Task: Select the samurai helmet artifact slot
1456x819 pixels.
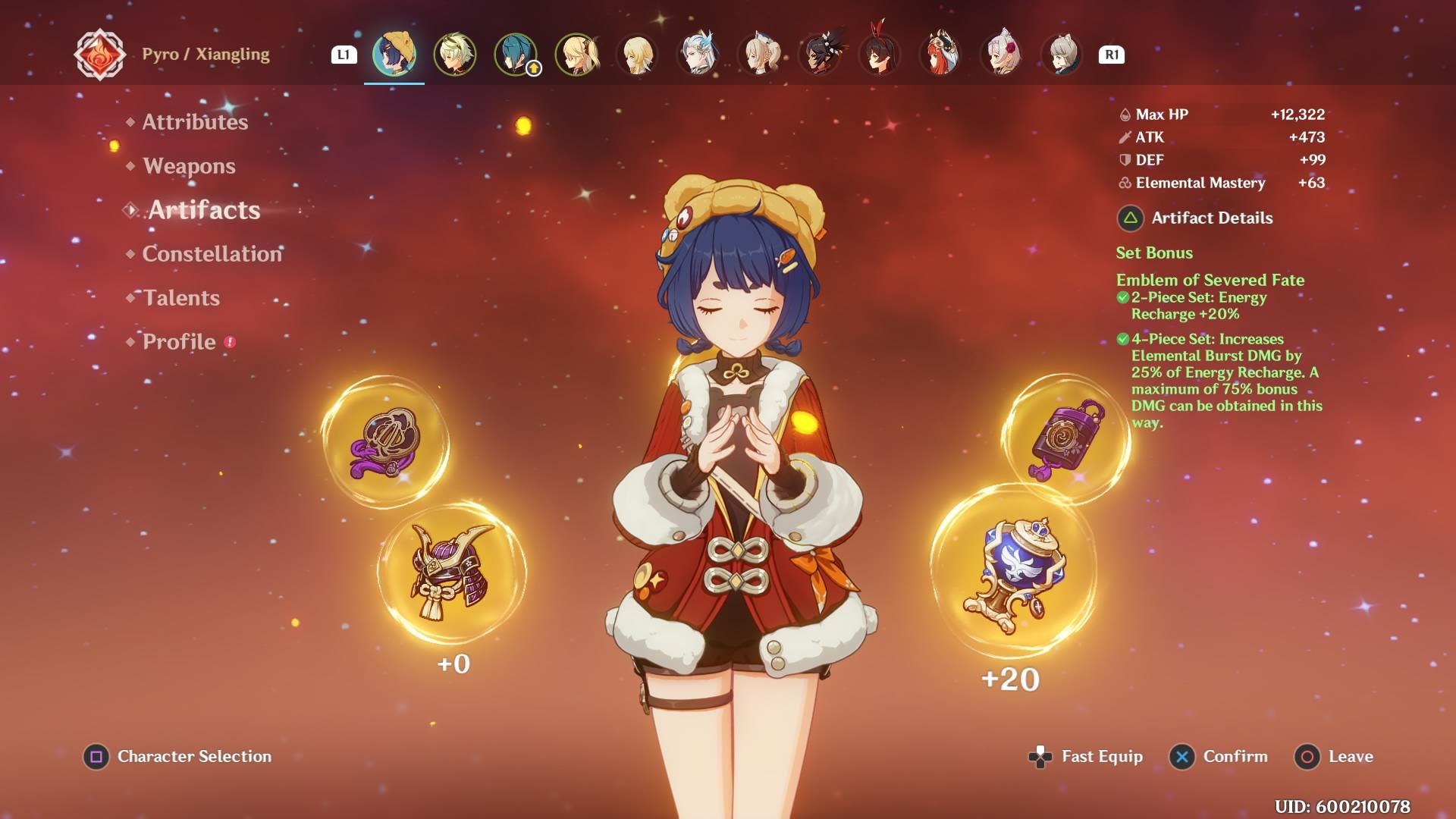Action: point(451,571)
